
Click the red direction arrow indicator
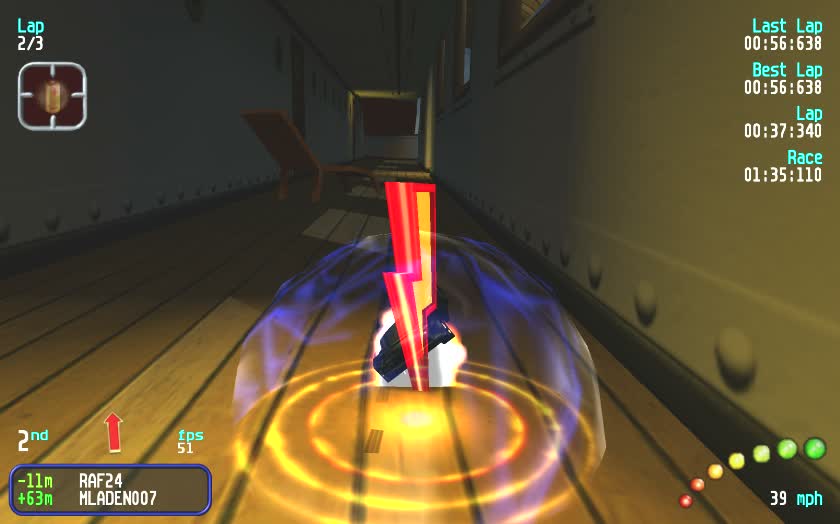(113, 432)
